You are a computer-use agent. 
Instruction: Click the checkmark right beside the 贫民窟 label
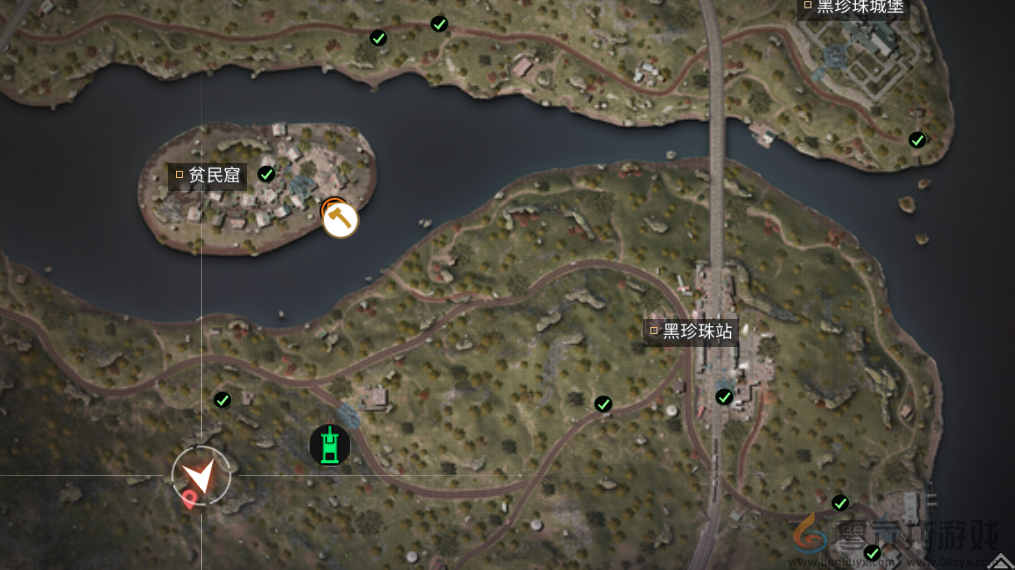267,174
